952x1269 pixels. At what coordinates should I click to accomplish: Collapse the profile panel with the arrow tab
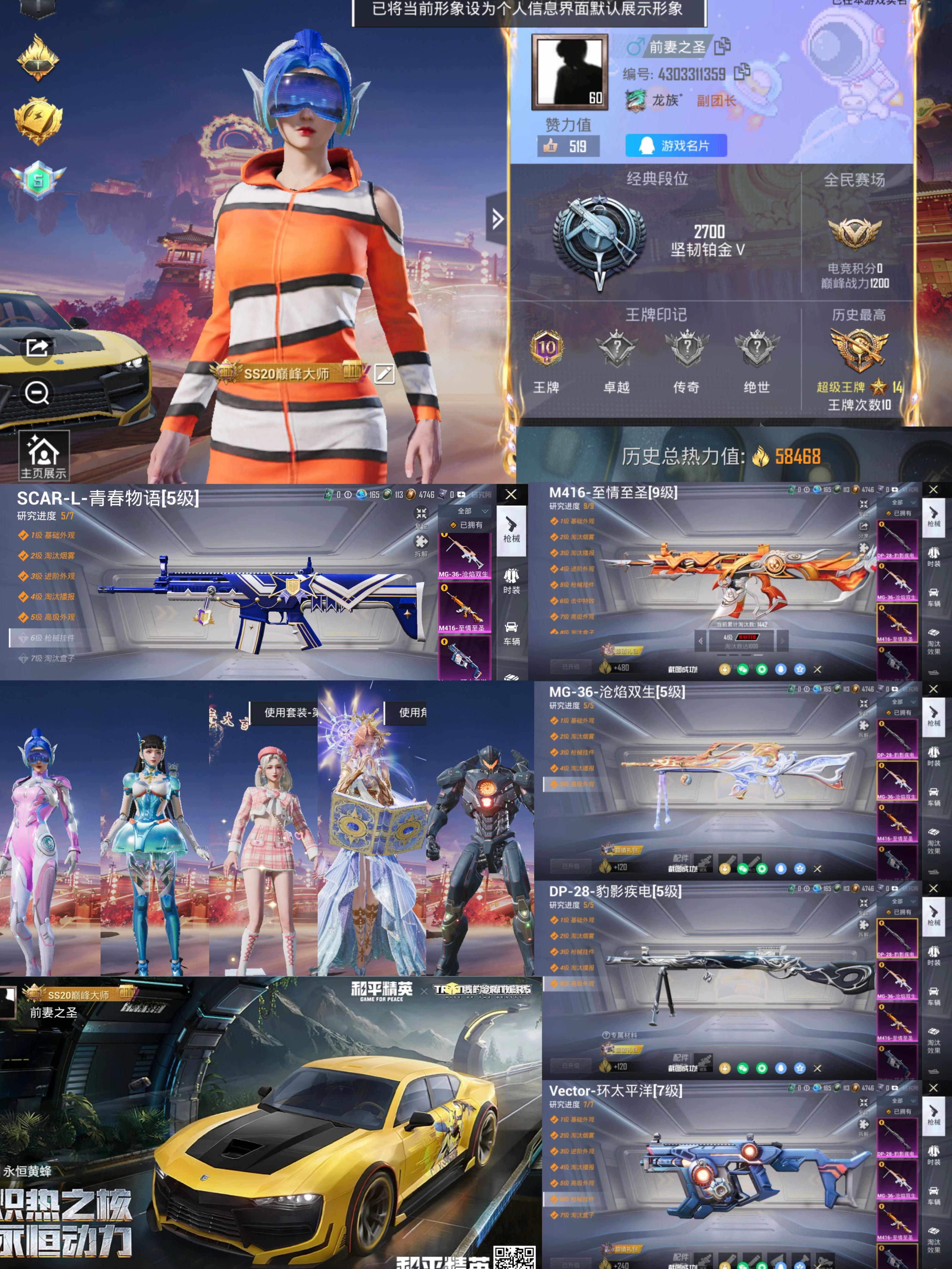point(496,218)
